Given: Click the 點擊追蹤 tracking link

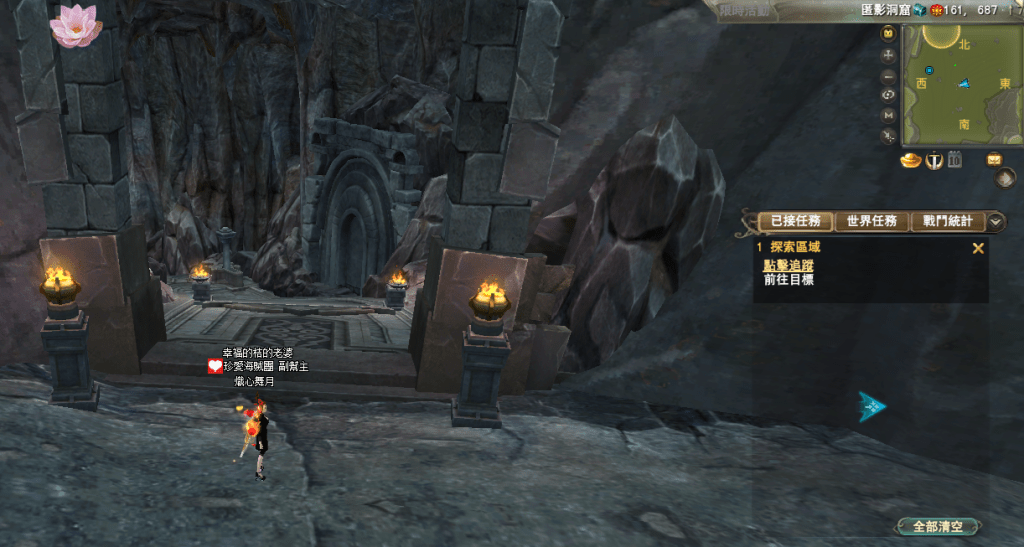Looking at the screenshot, I should tap(788, 265).
